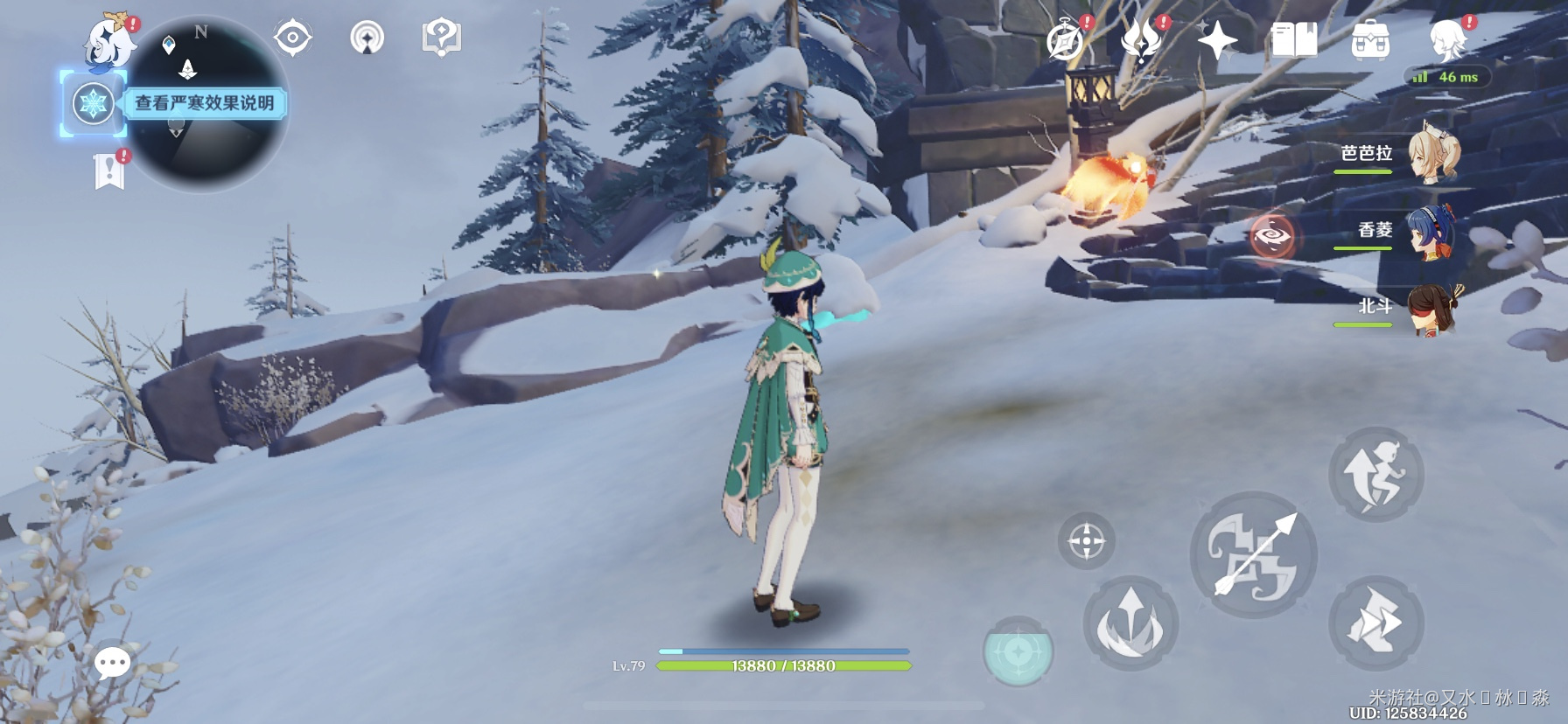Open the Adventurer Handbook book icon
Viewport: 1568px width, 724px height.
tap(1293, 40)
